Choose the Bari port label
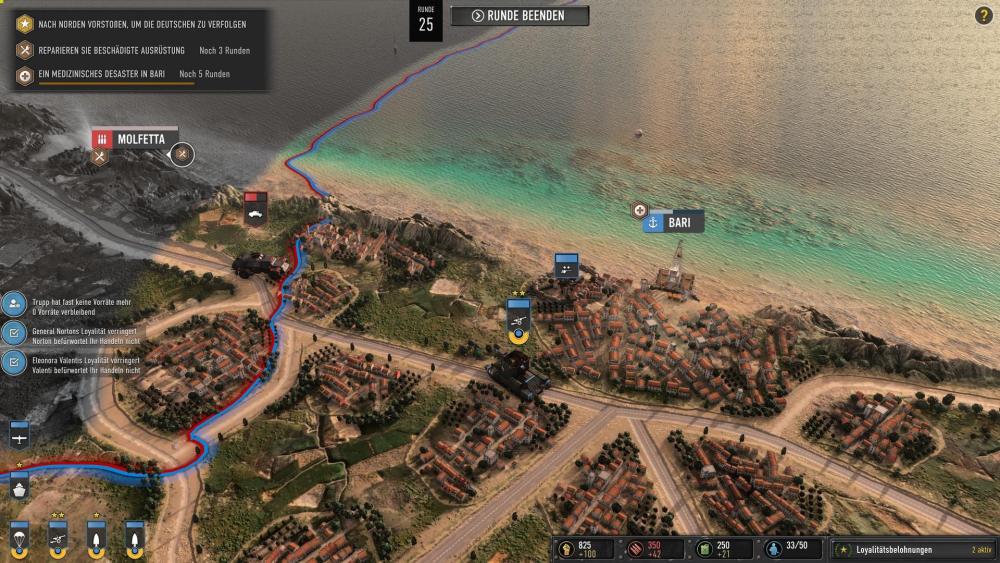 pos(673,222)
